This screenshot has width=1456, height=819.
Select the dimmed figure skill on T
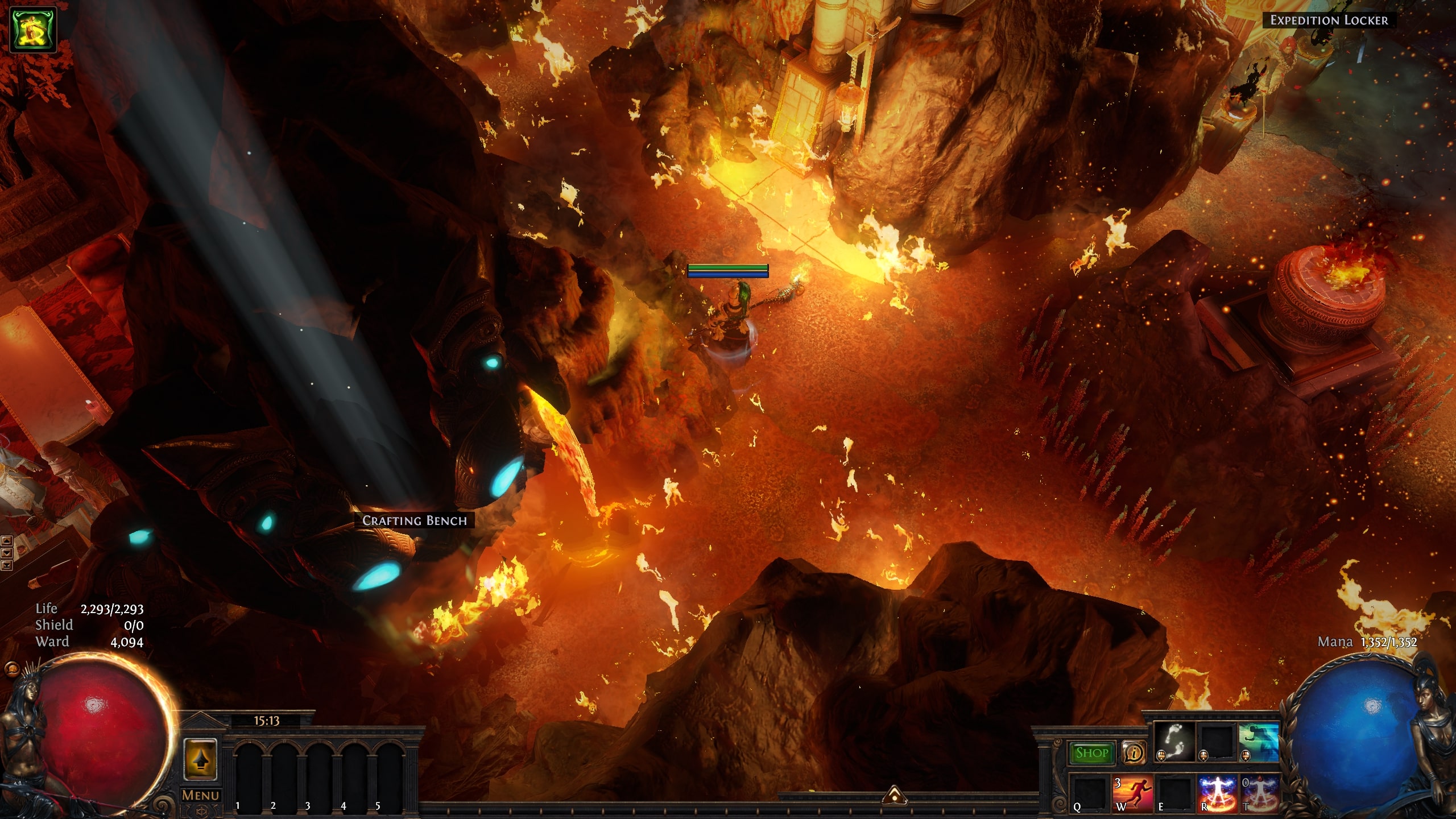click(x=1259, y=793)
